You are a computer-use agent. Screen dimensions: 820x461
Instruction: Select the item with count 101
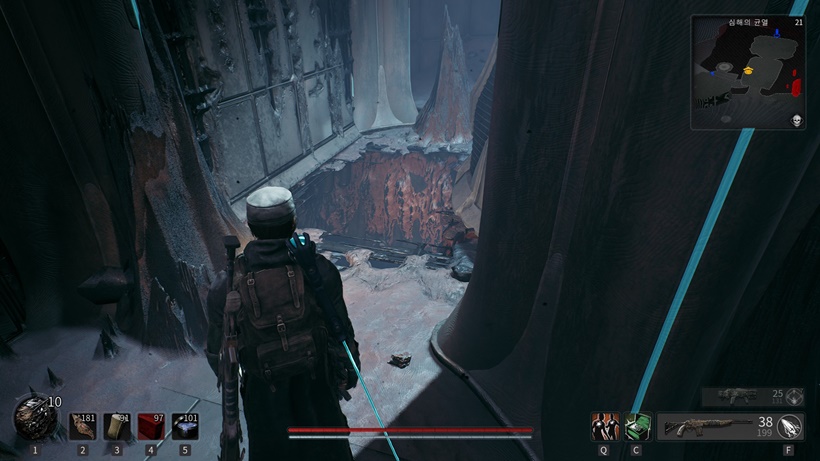pyautogui.click(x=184, y=427)
